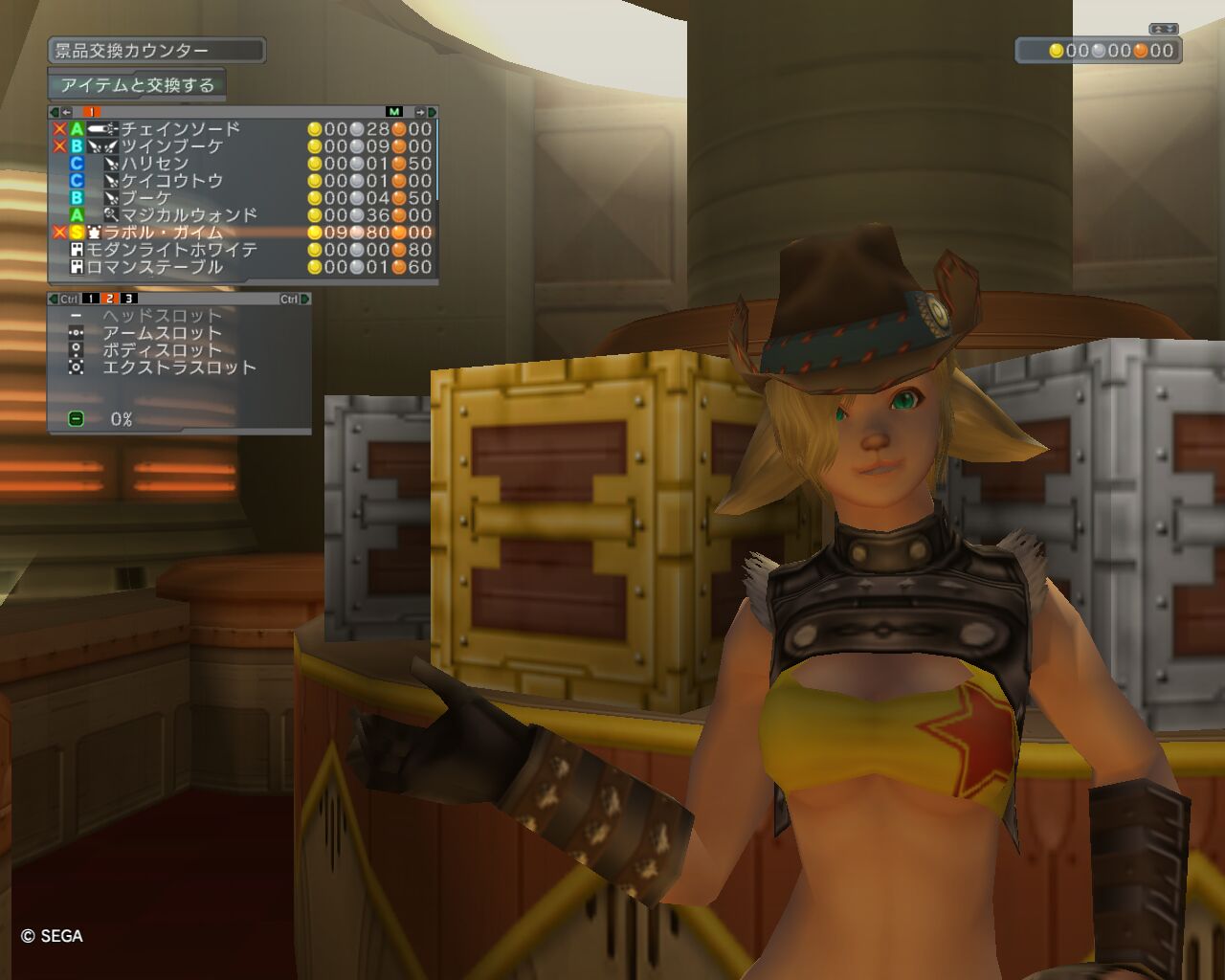Click the page 1 indicator in list header
This screenshot has width=1225, height=980.
coord(91,112)
